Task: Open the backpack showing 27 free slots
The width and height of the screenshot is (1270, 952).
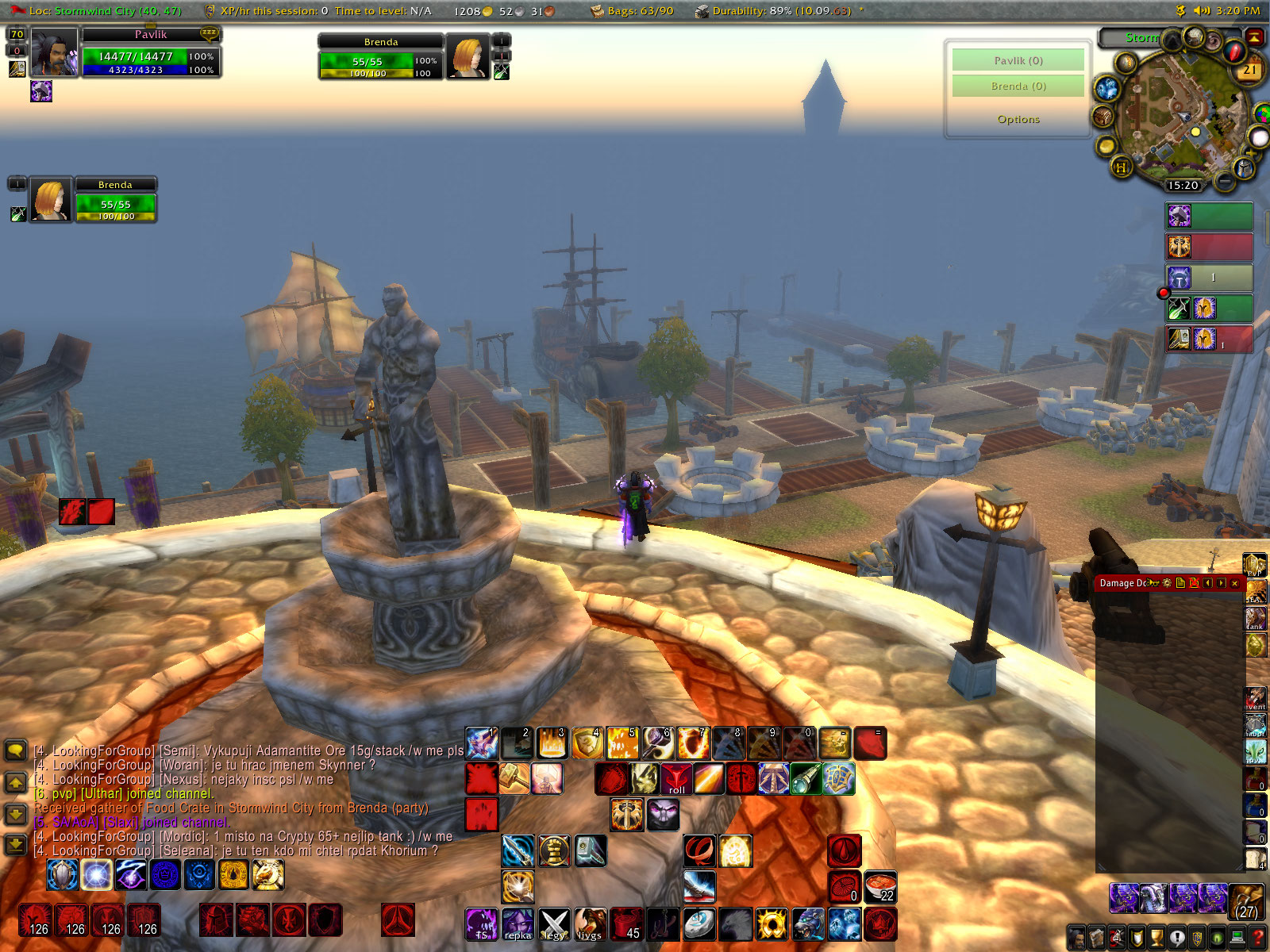Action: point(1246,900)
